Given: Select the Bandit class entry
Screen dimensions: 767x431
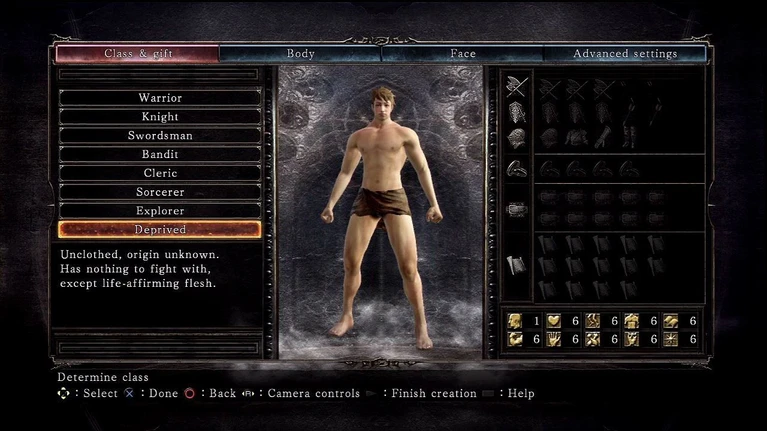Looking at the screenshot, I should point(160,155).
